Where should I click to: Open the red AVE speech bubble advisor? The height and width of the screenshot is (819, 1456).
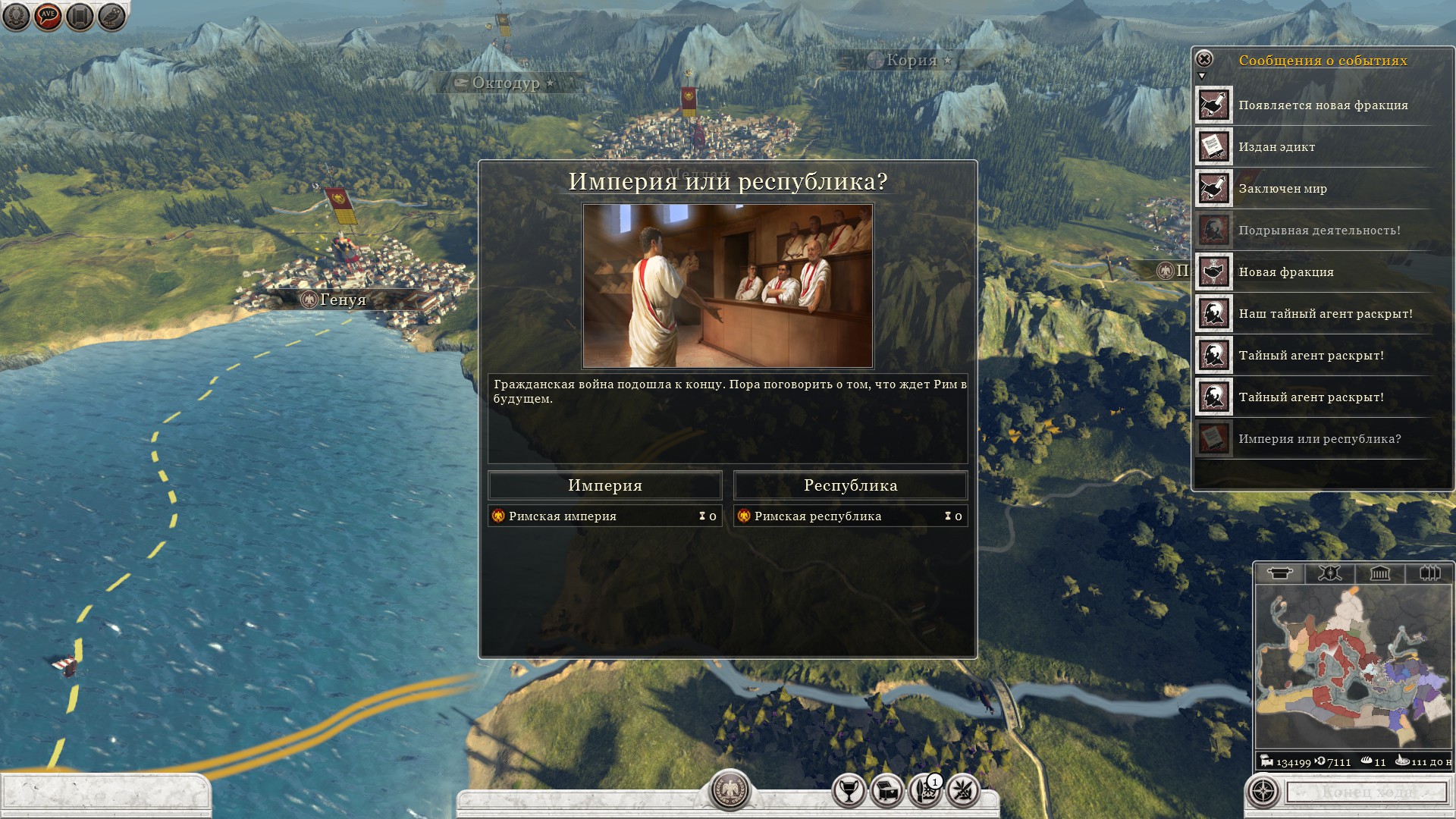pos(48,16)
